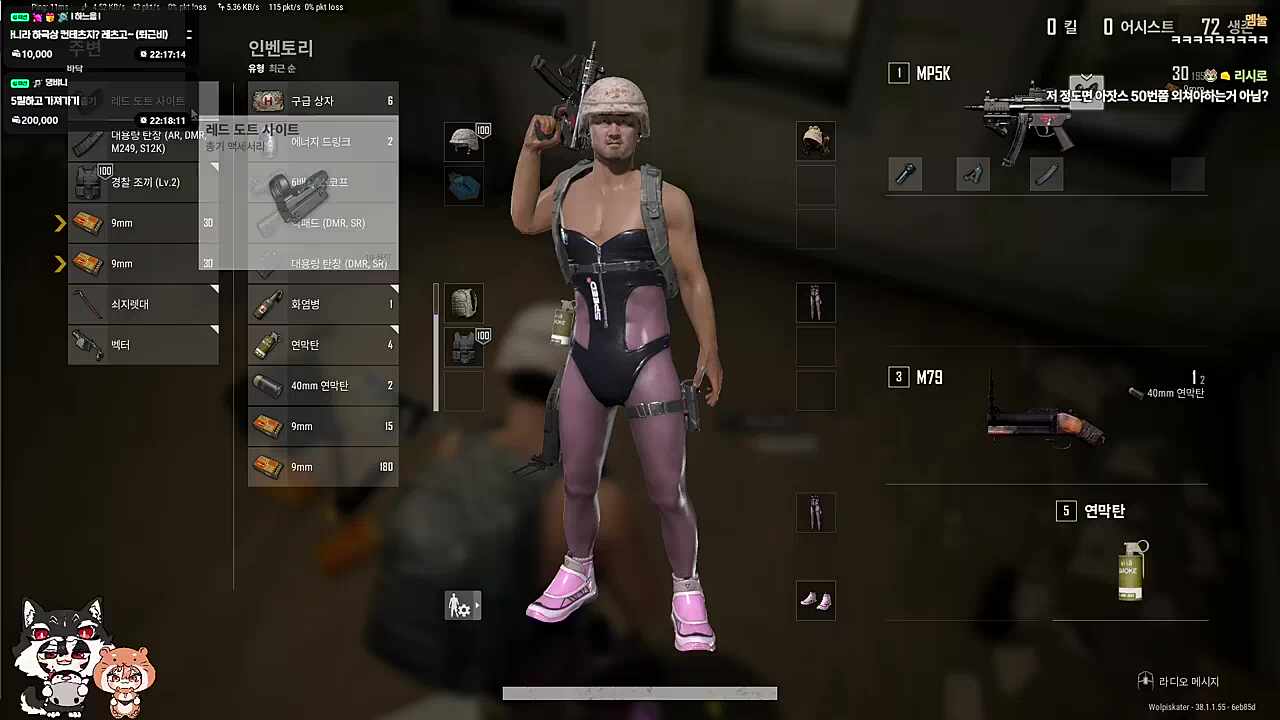Click the 에너지 드링크 energy drink icon
1280x720 pixels.
click(x=267, y=141)
